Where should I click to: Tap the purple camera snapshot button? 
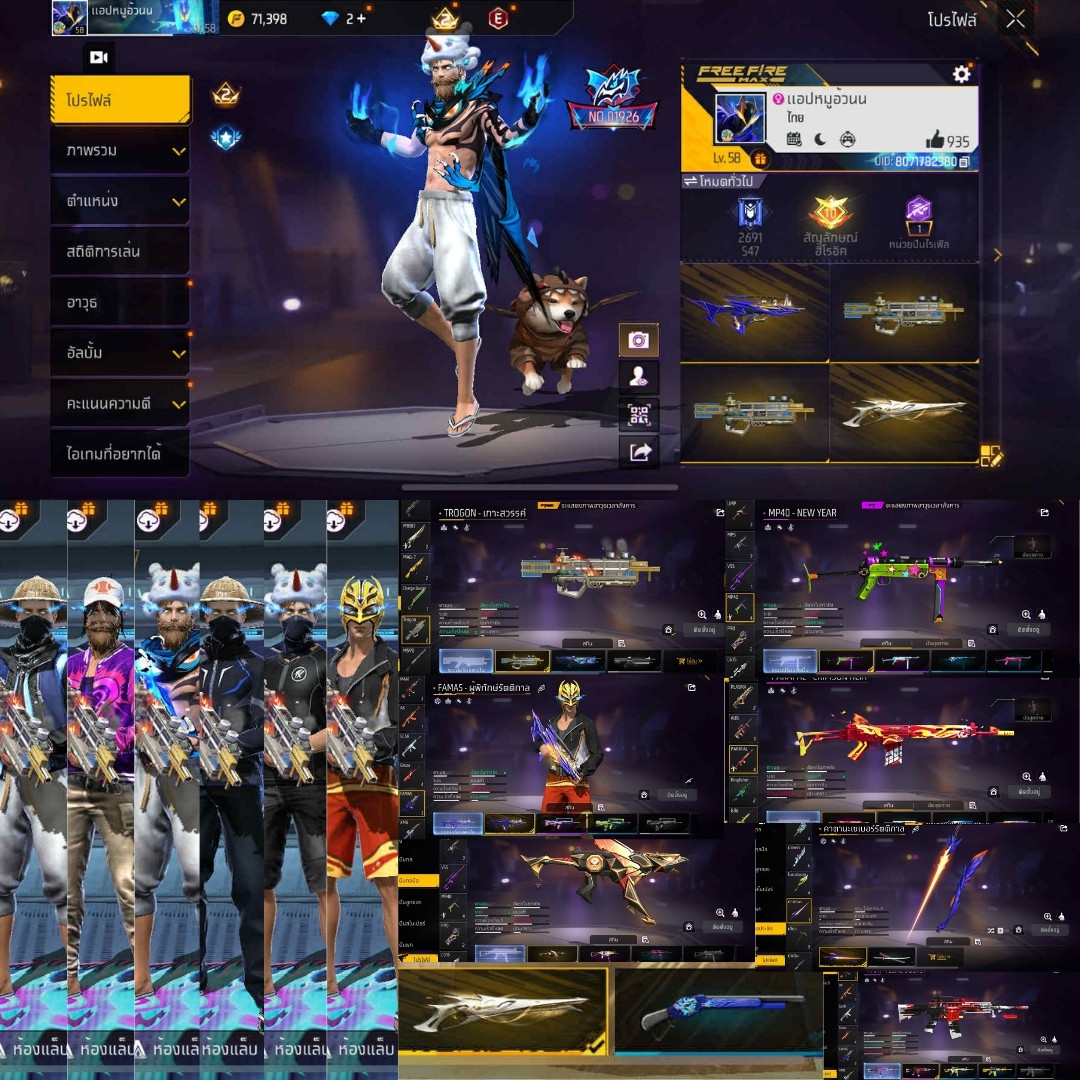pyautogui.click(x=638, y=340)
